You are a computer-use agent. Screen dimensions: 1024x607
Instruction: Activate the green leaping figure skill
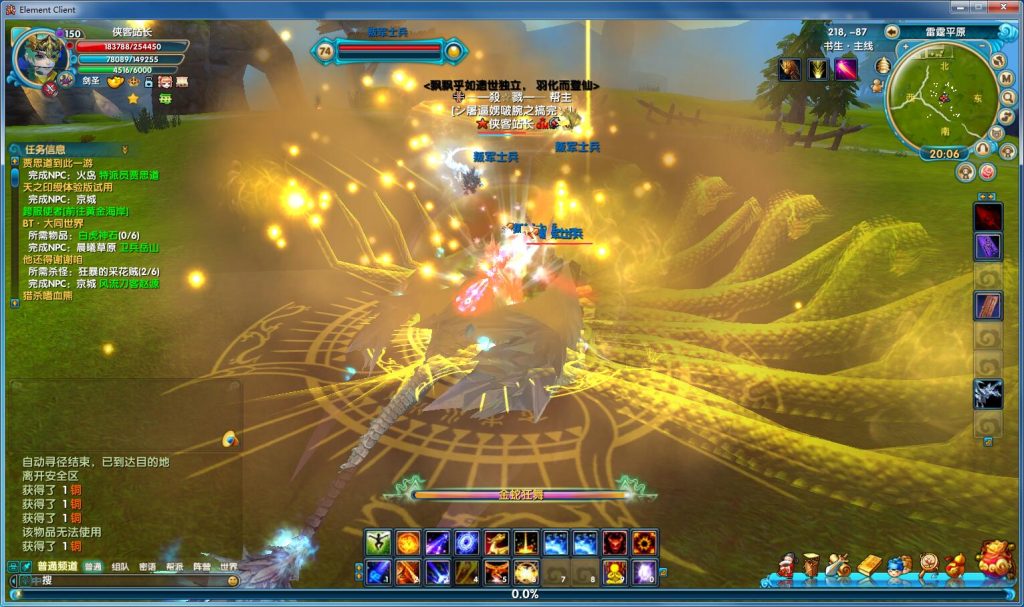click(x=378, y=543)
